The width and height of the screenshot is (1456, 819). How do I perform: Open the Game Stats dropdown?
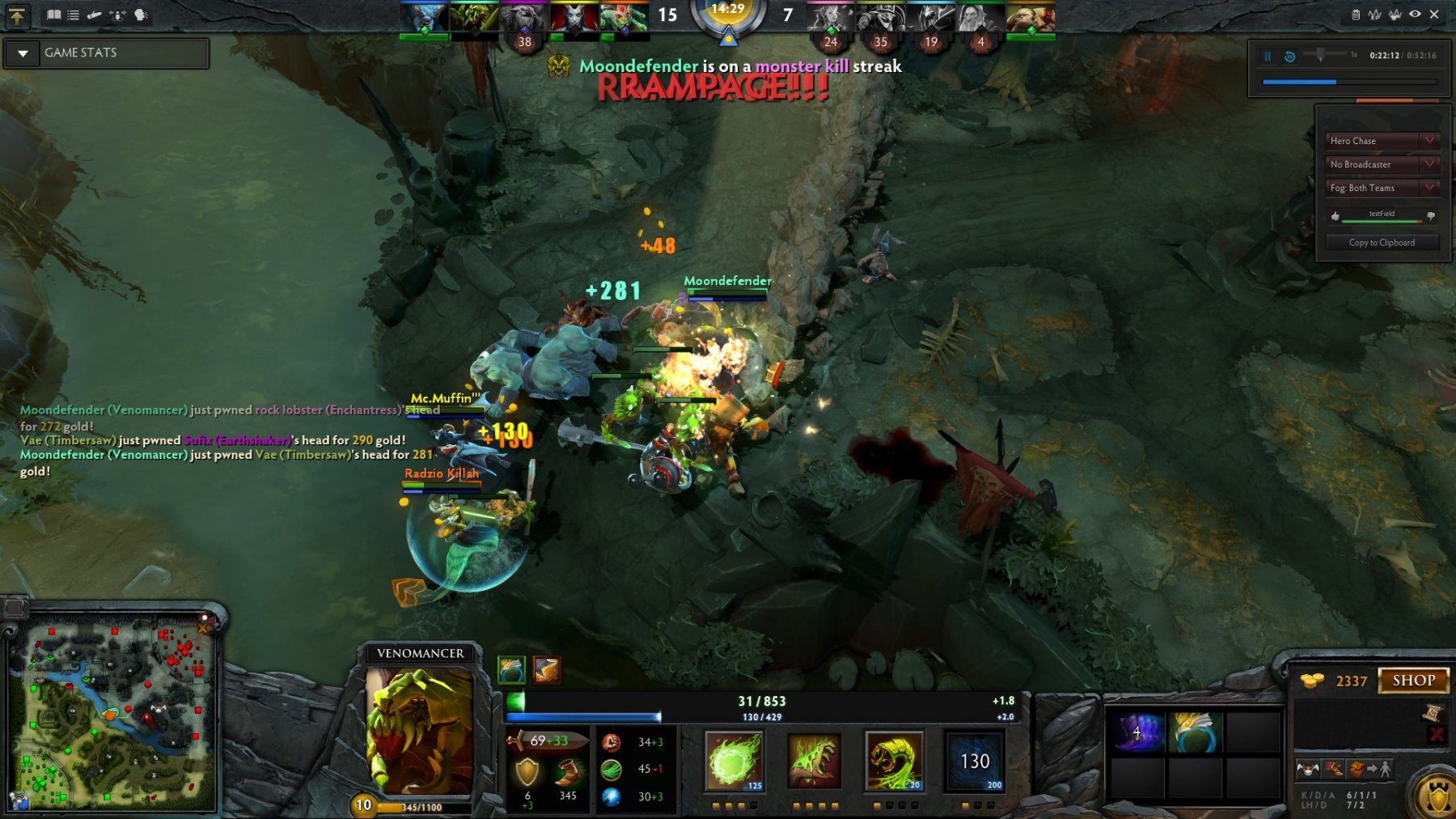tap(23, 53)
